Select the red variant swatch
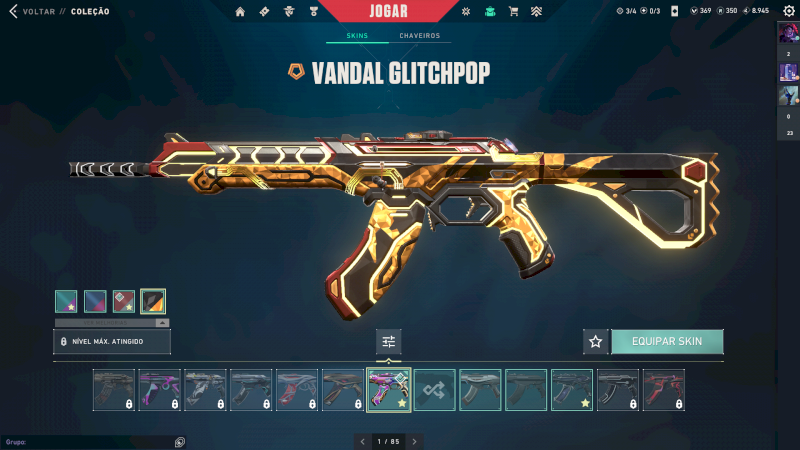800x450 pixels. (124, 301)
